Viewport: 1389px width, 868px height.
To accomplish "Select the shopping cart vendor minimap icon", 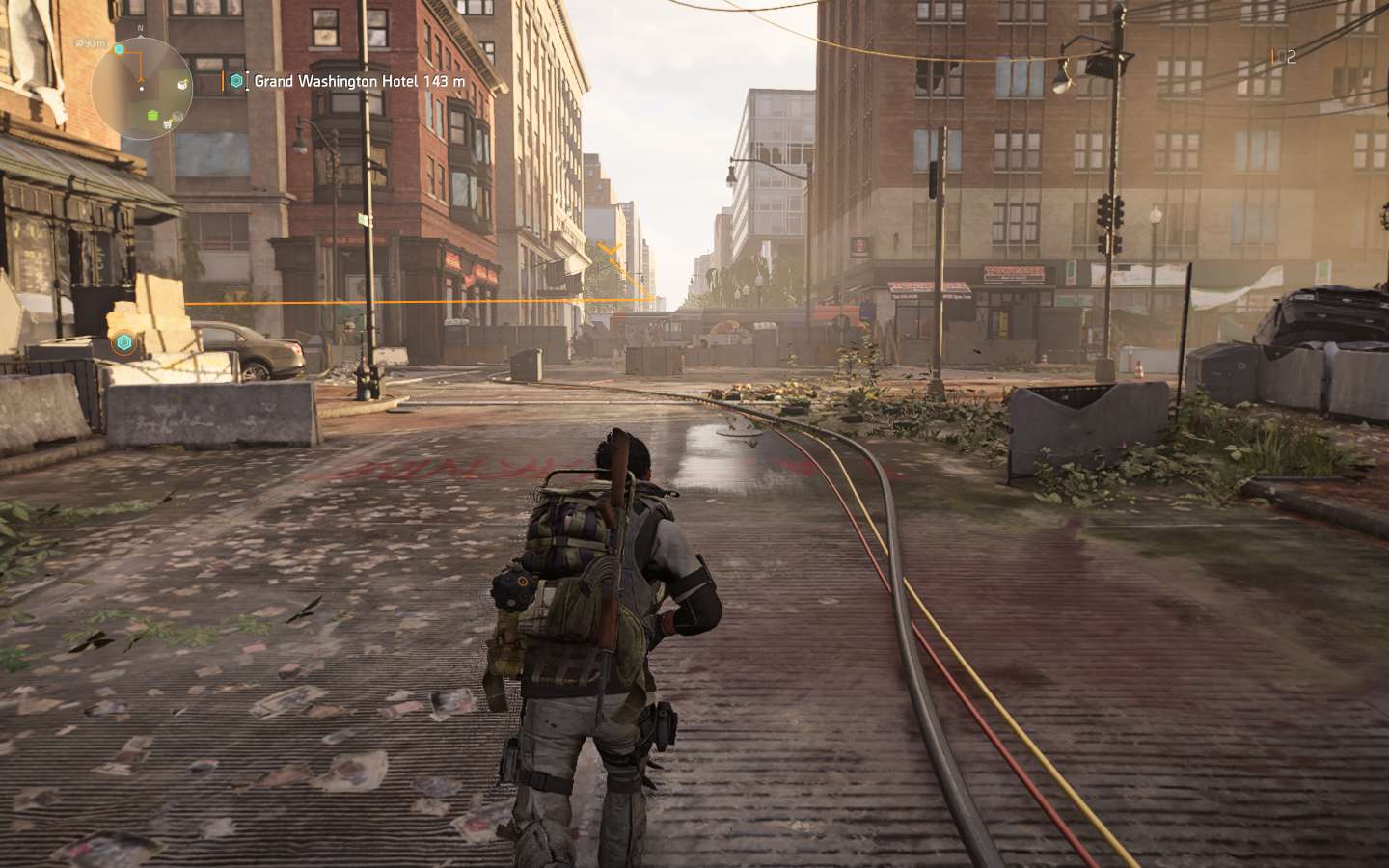I will [168, 122].
